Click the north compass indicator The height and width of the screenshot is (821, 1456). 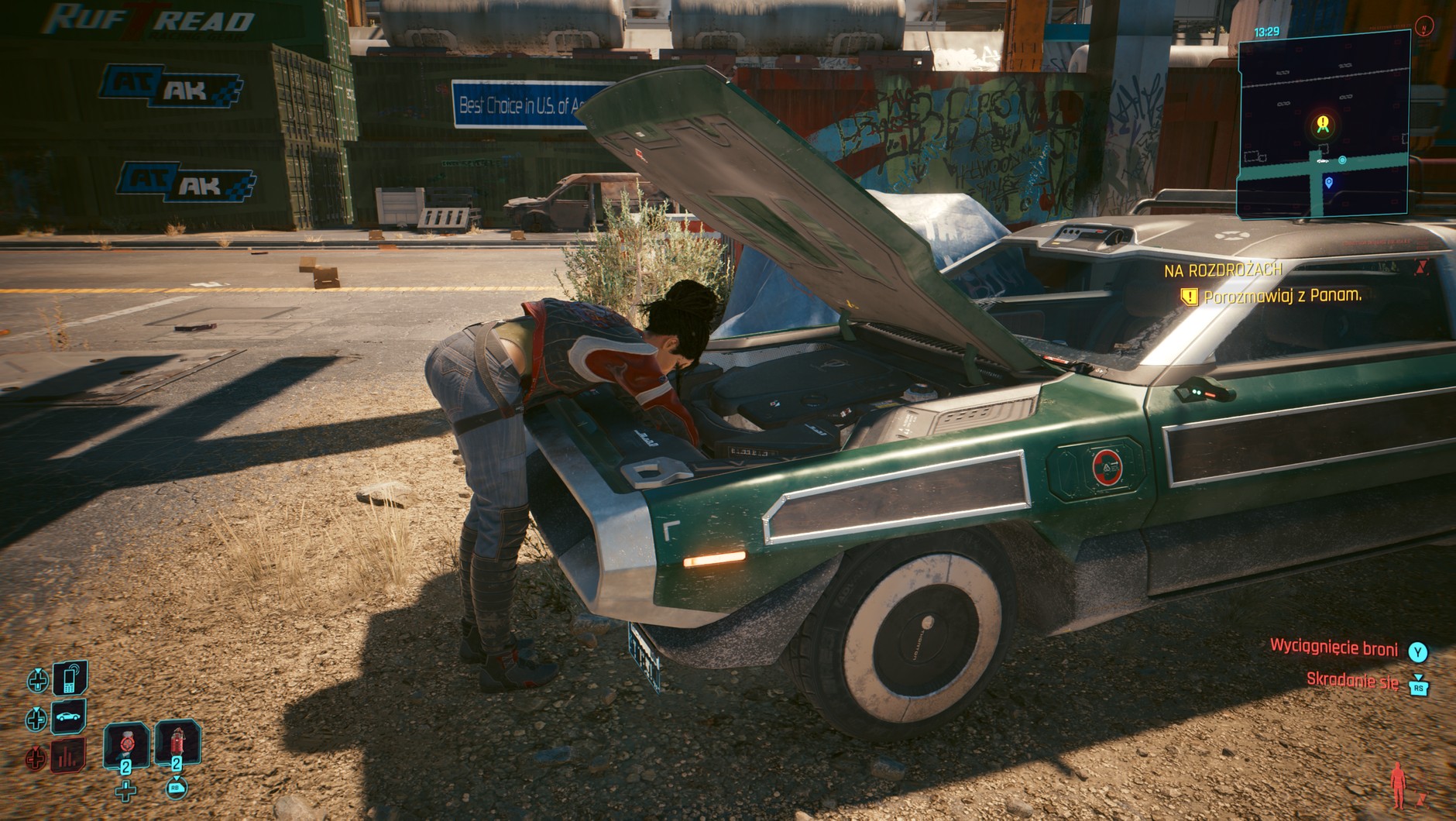click(x=1424, y=26)
